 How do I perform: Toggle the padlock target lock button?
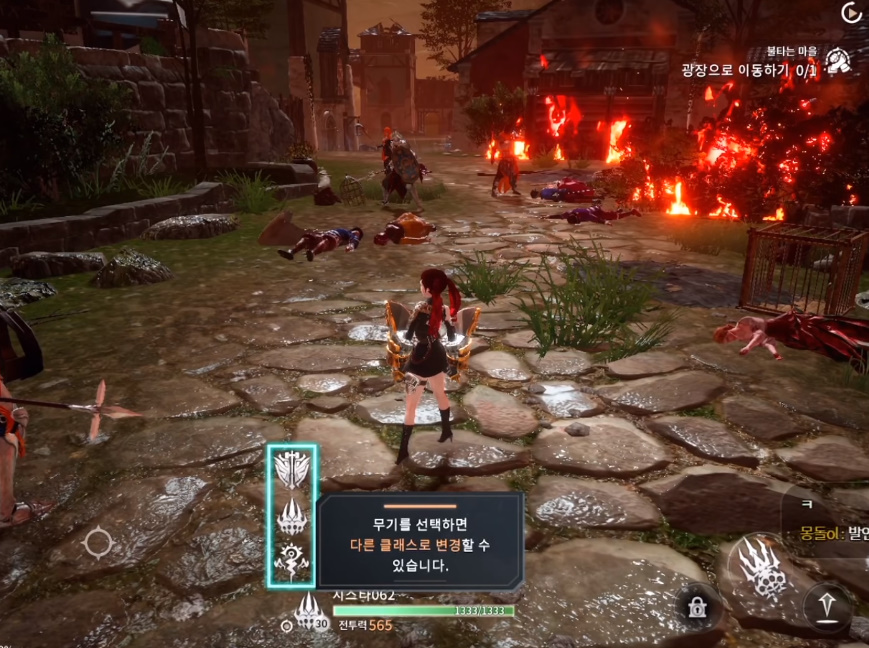coord(693,606)
